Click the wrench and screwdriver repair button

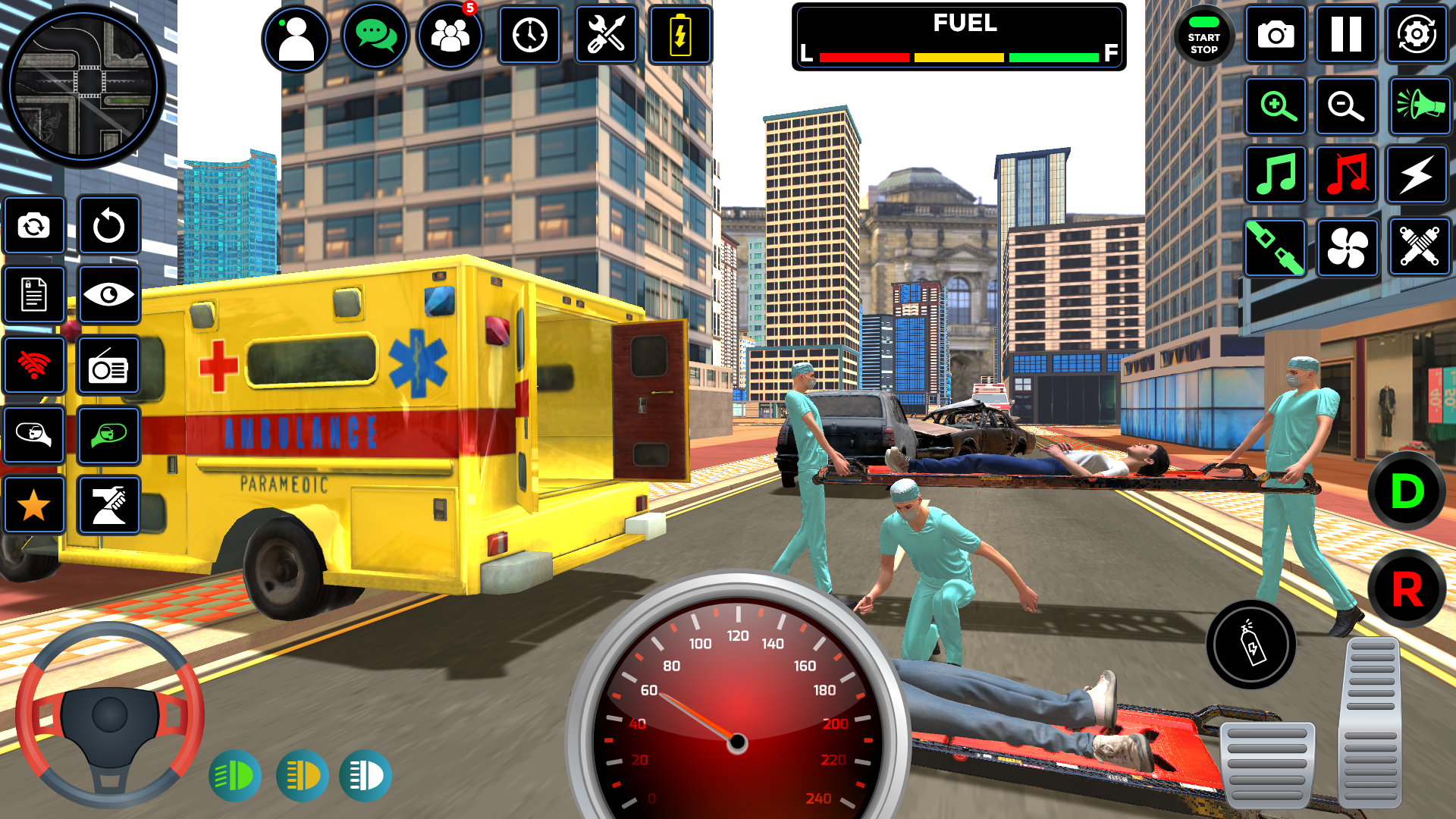606,36
